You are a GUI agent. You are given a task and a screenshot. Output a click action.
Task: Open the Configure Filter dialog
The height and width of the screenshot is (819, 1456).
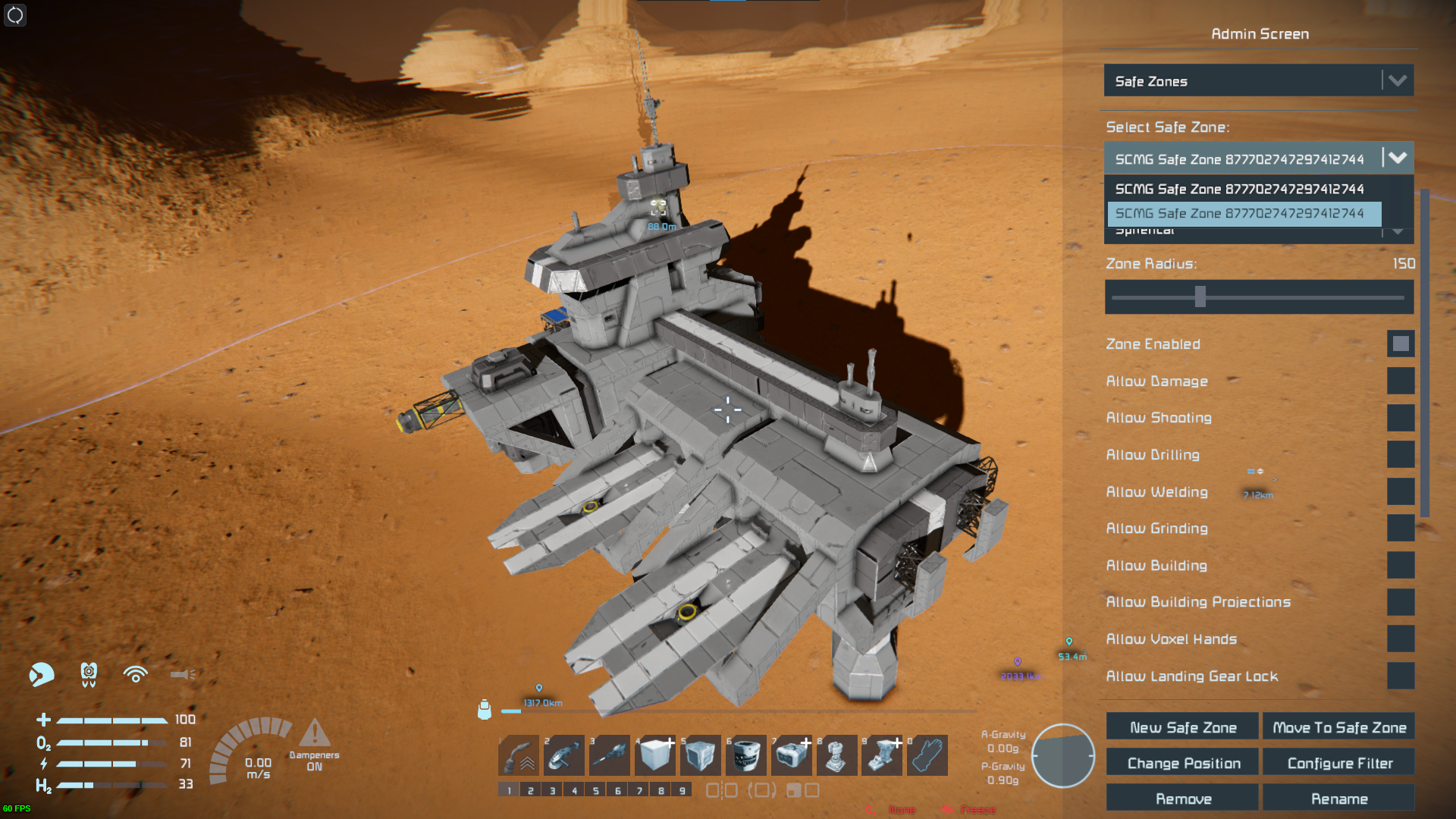1338,763
